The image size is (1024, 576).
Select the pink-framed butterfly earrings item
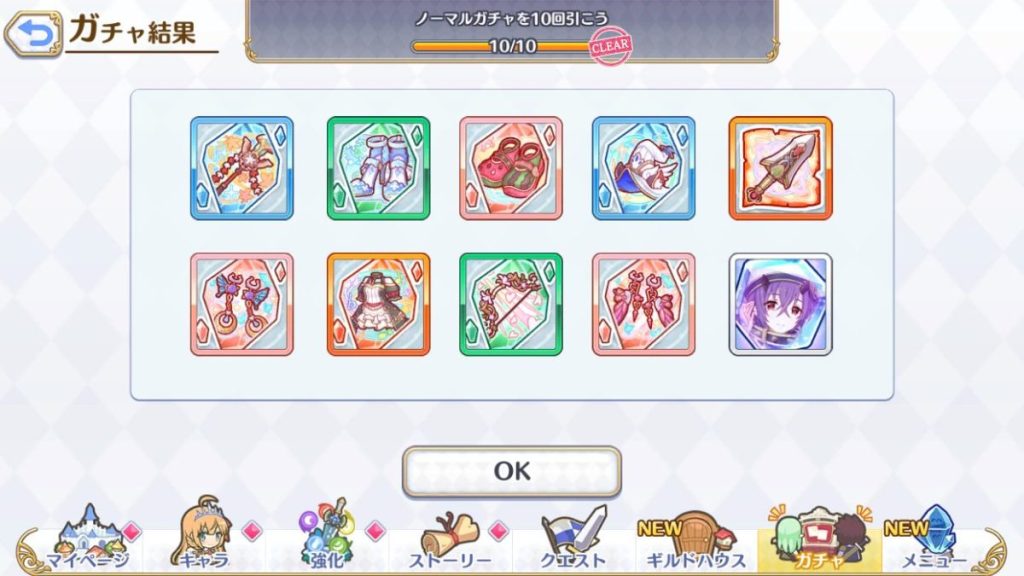242,304
